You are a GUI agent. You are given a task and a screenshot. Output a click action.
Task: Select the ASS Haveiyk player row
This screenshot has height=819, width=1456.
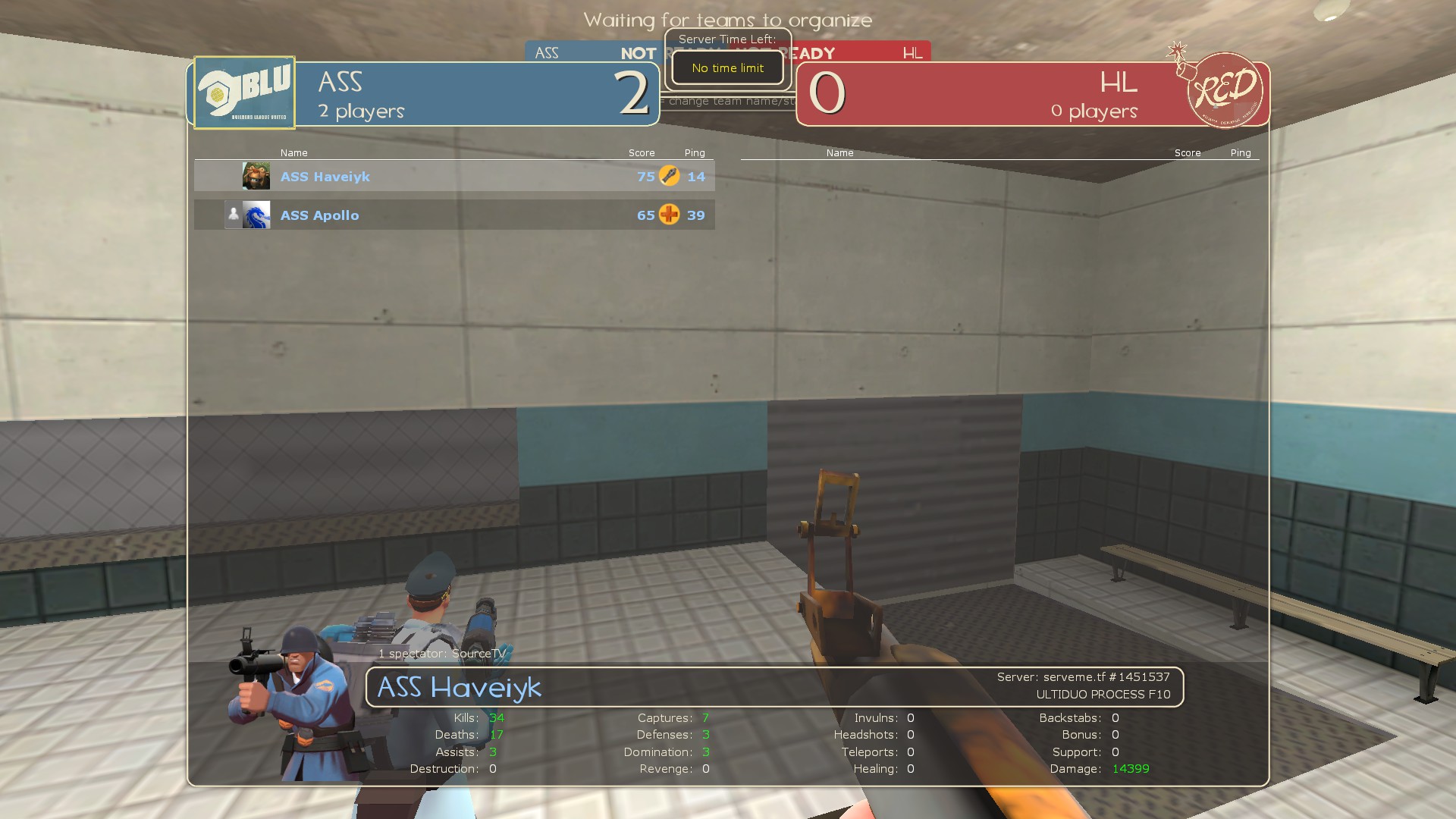(x=455, y=177)
